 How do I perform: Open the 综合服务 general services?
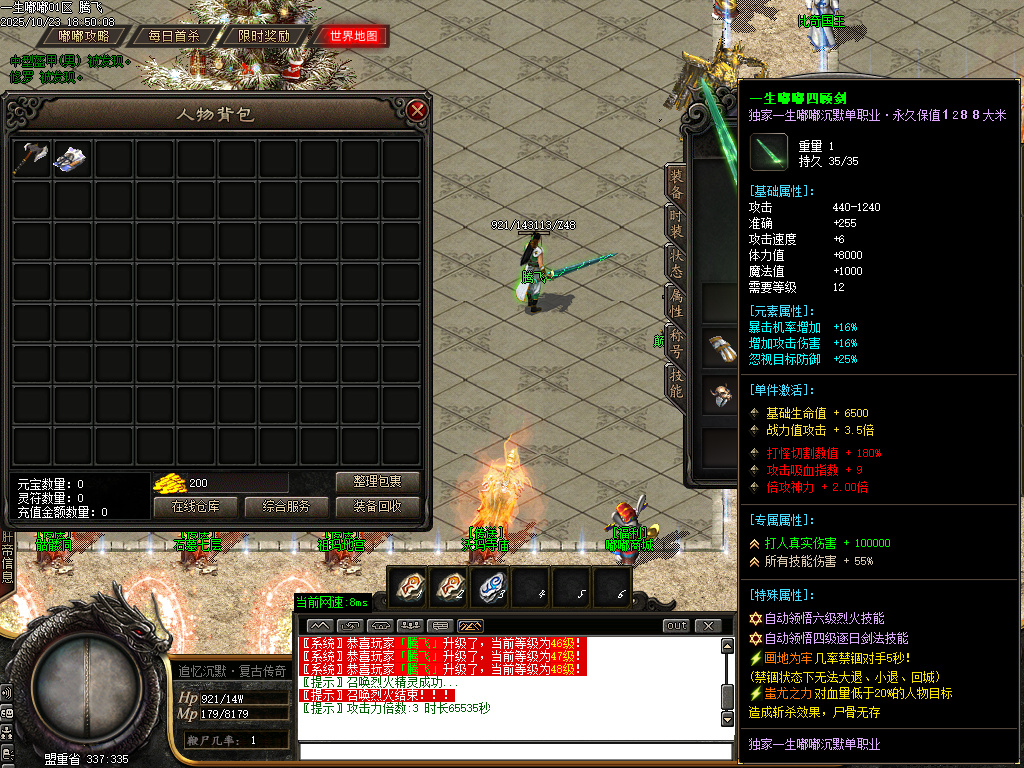click(x=286, y=507)
